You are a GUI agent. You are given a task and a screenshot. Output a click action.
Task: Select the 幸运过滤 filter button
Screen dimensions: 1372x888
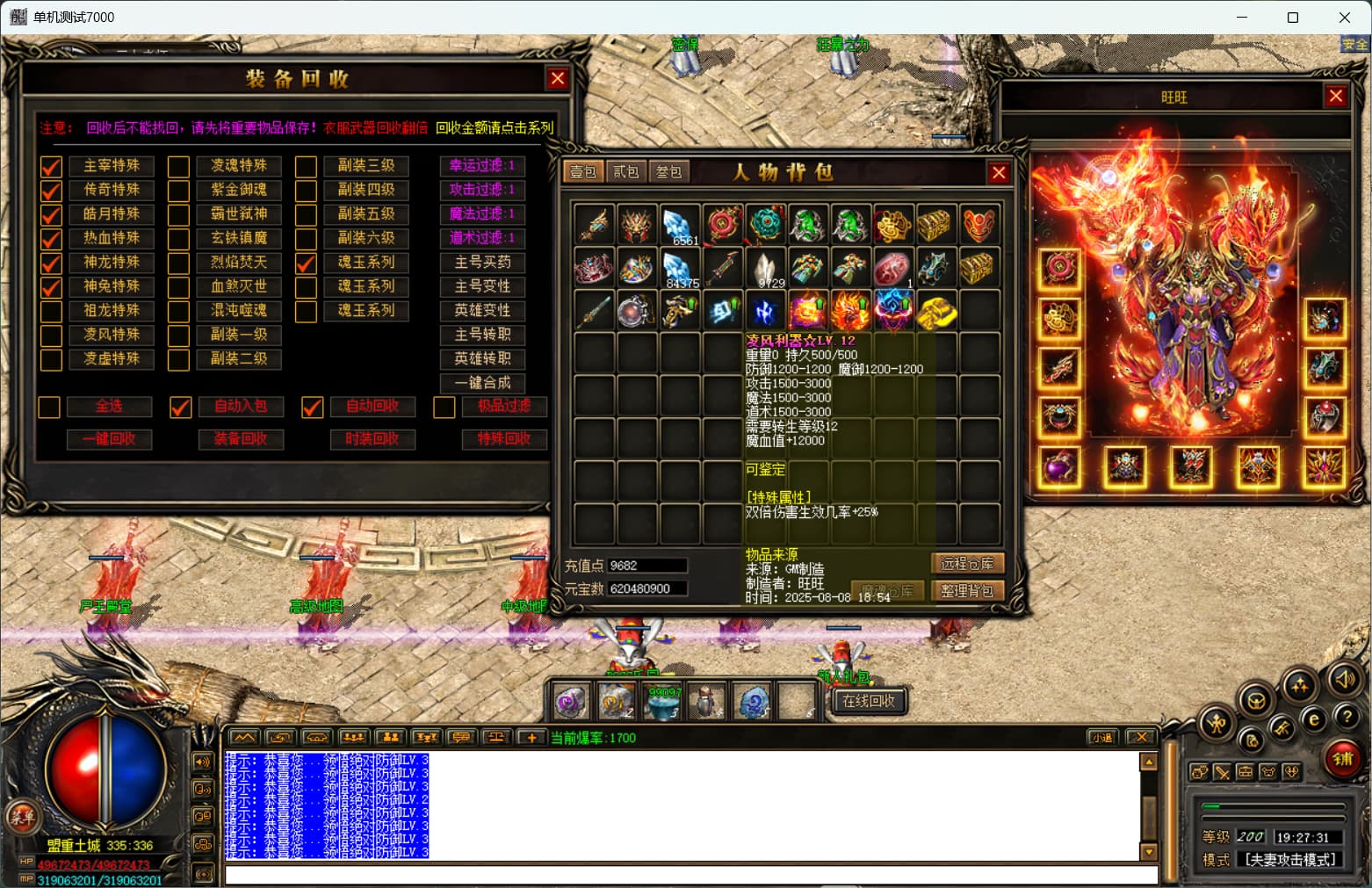(x=482, y=166)
